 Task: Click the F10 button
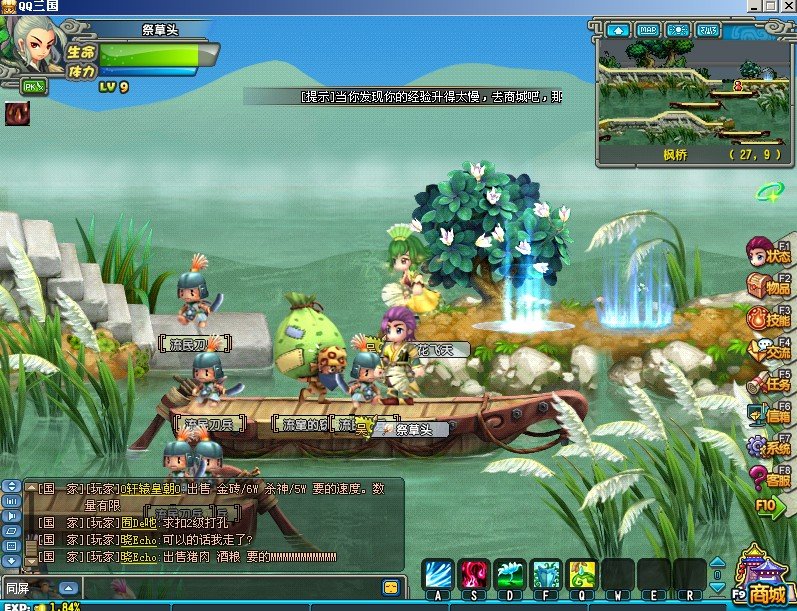point(767,506)
